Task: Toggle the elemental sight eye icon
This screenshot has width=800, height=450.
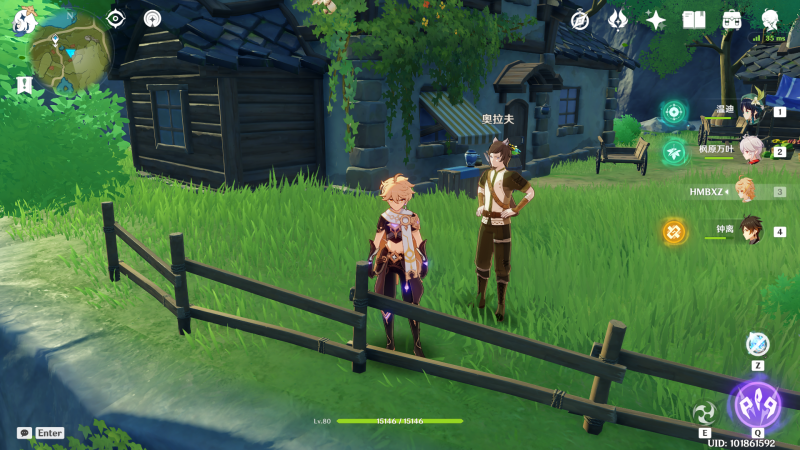Action: (116, 18)
